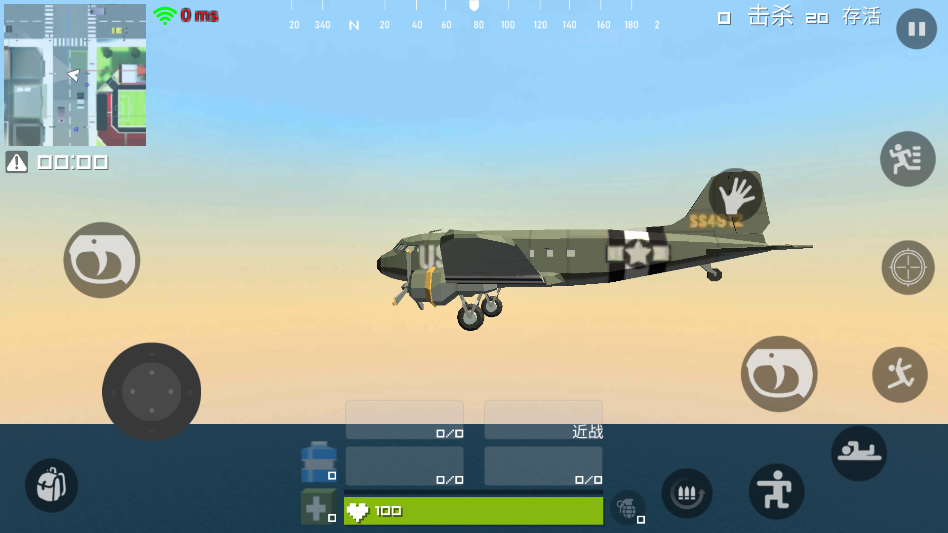Go prone with the lying-figure button
948x533 pixels.
click(859, 453)
